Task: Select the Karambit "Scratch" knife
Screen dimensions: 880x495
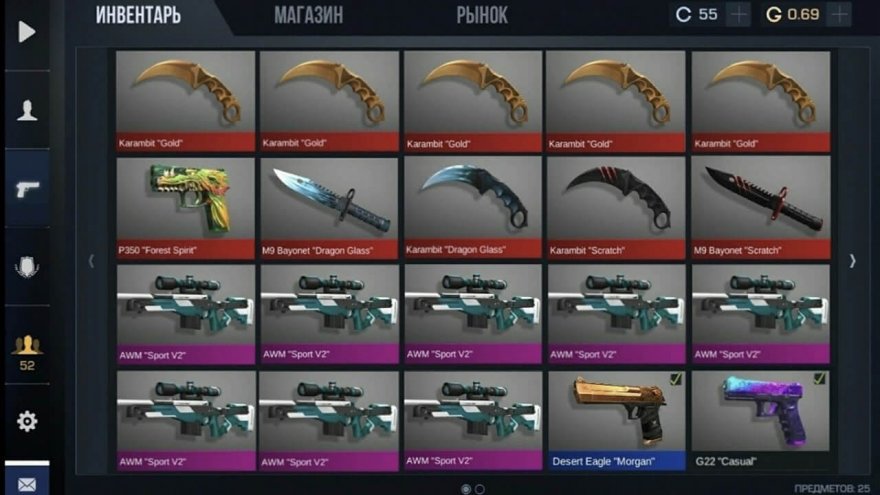Action: (x=616, y=207)
